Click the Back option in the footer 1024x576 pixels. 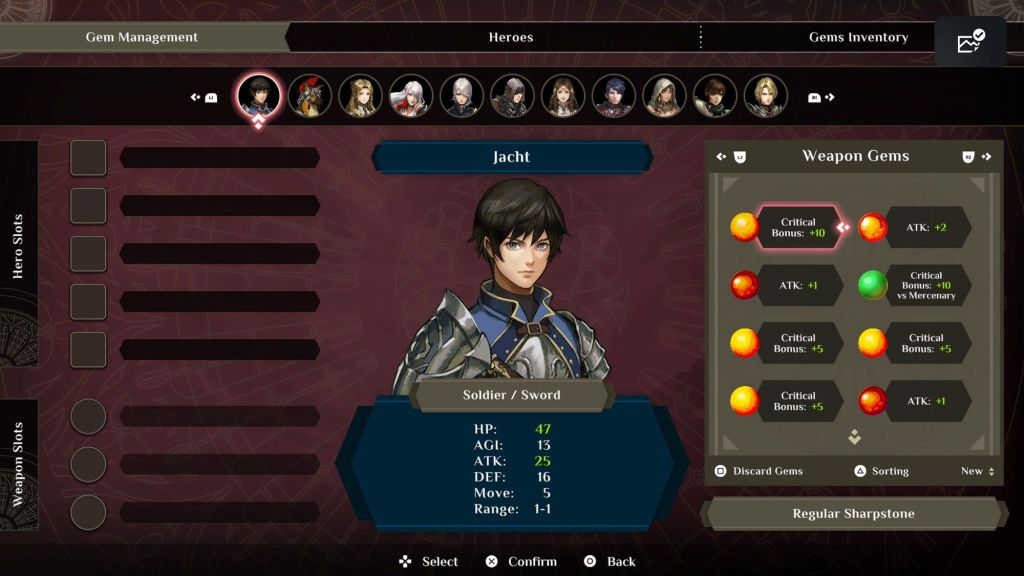tap(610, 561)
